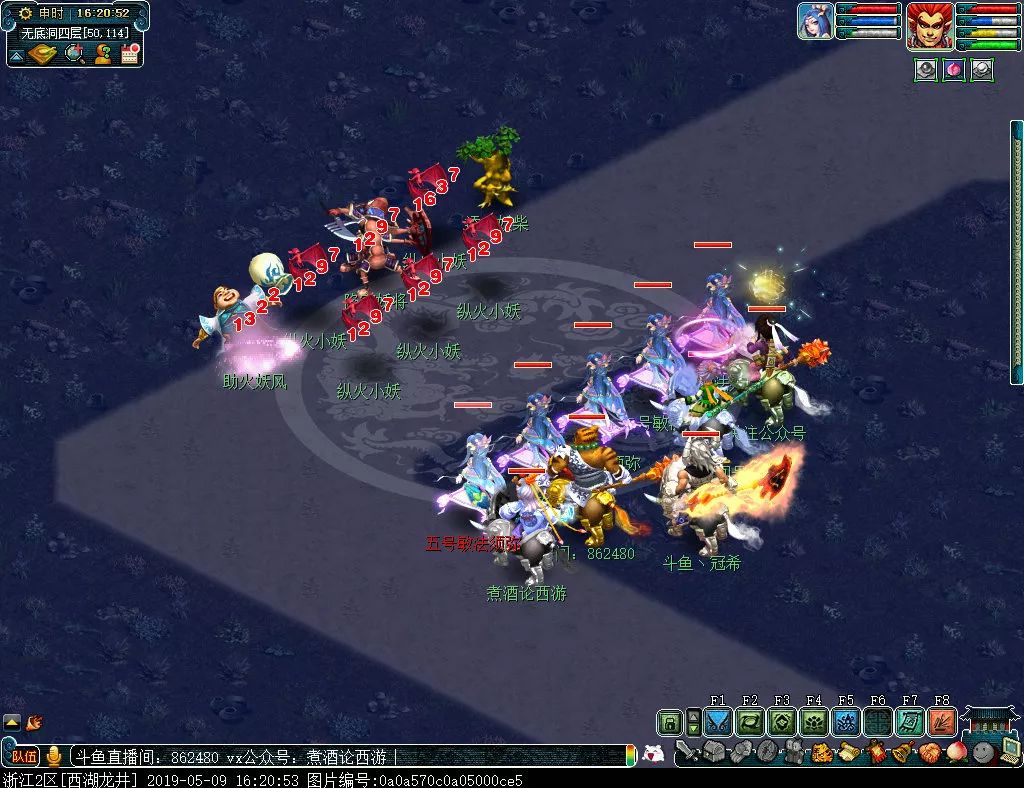Use the F4 green lotus skill
This screenshot has width=1024, height=788.
pos(813,722)
